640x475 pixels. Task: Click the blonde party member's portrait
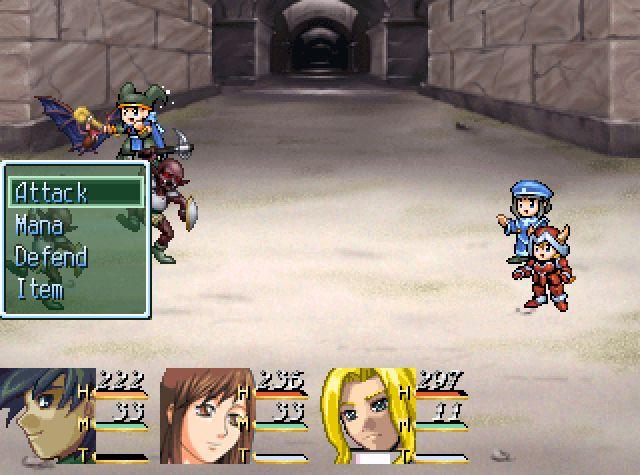(x=367, y=416)
